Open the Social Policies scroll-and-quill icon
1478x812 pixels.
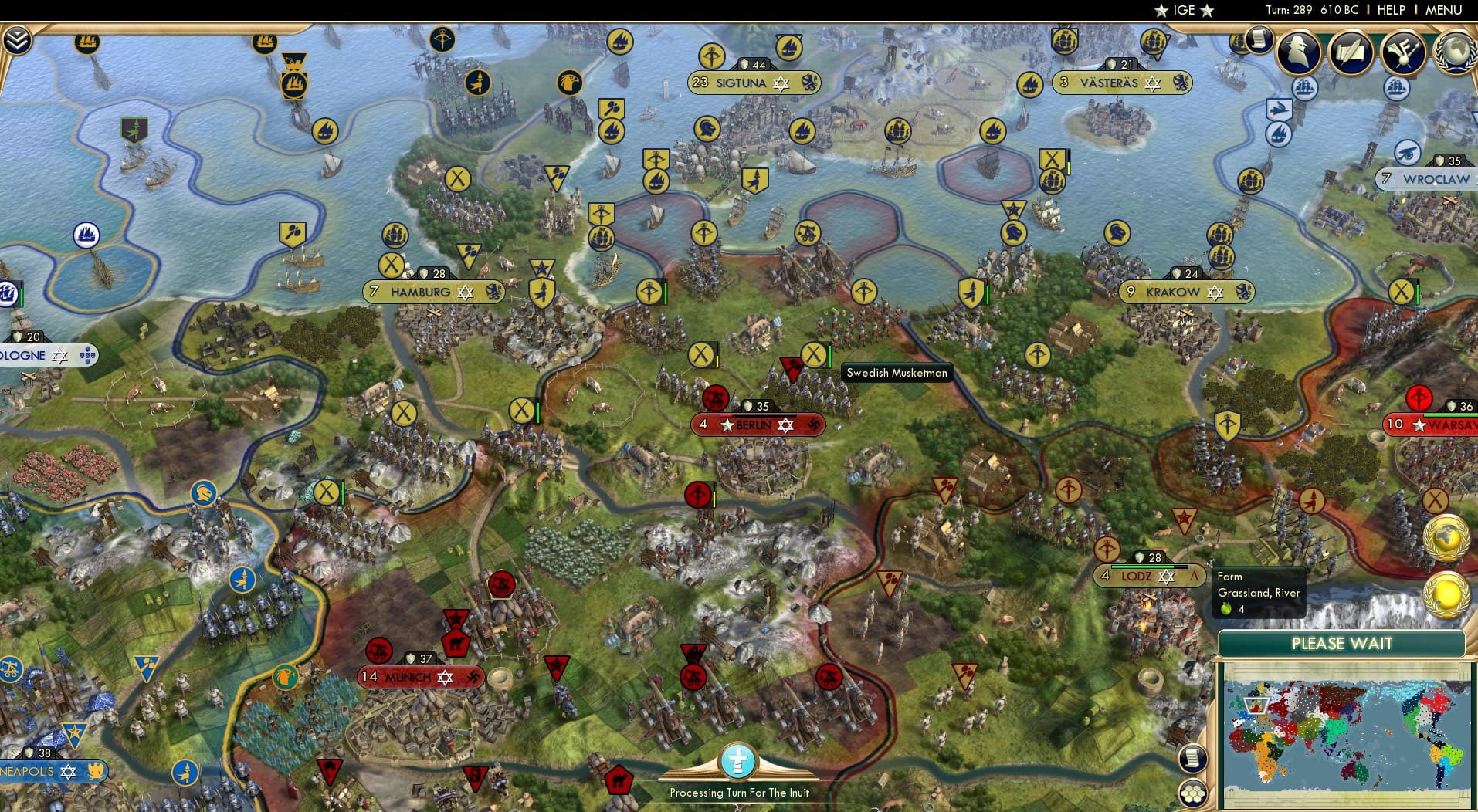(1352, 52)
